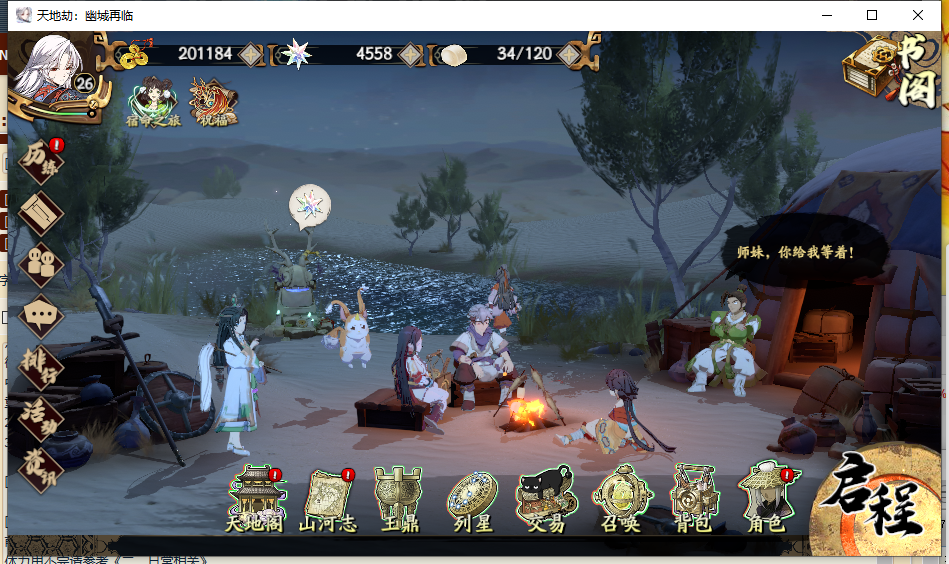Refill stamina via the 34/120 plus button
Screen dimensions: 949x564
click(569, 54)
